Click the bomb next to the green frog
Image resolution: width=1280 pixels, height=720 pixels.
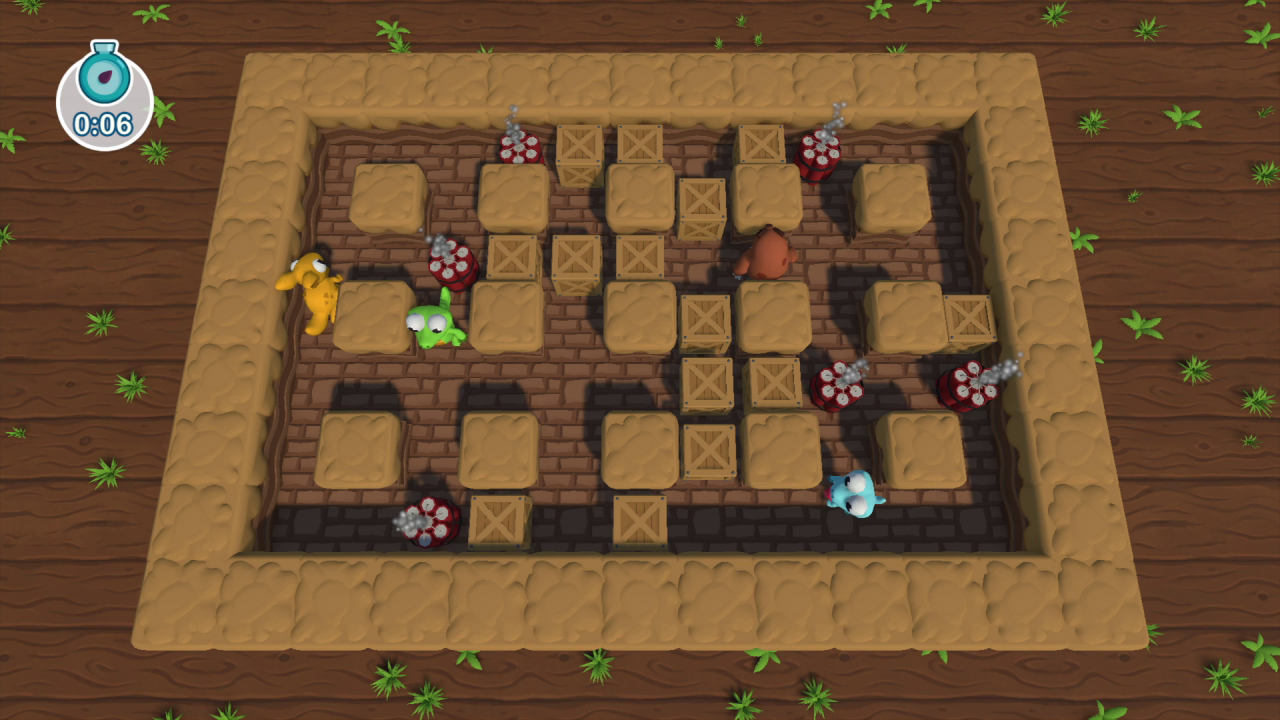coord(452,265)
